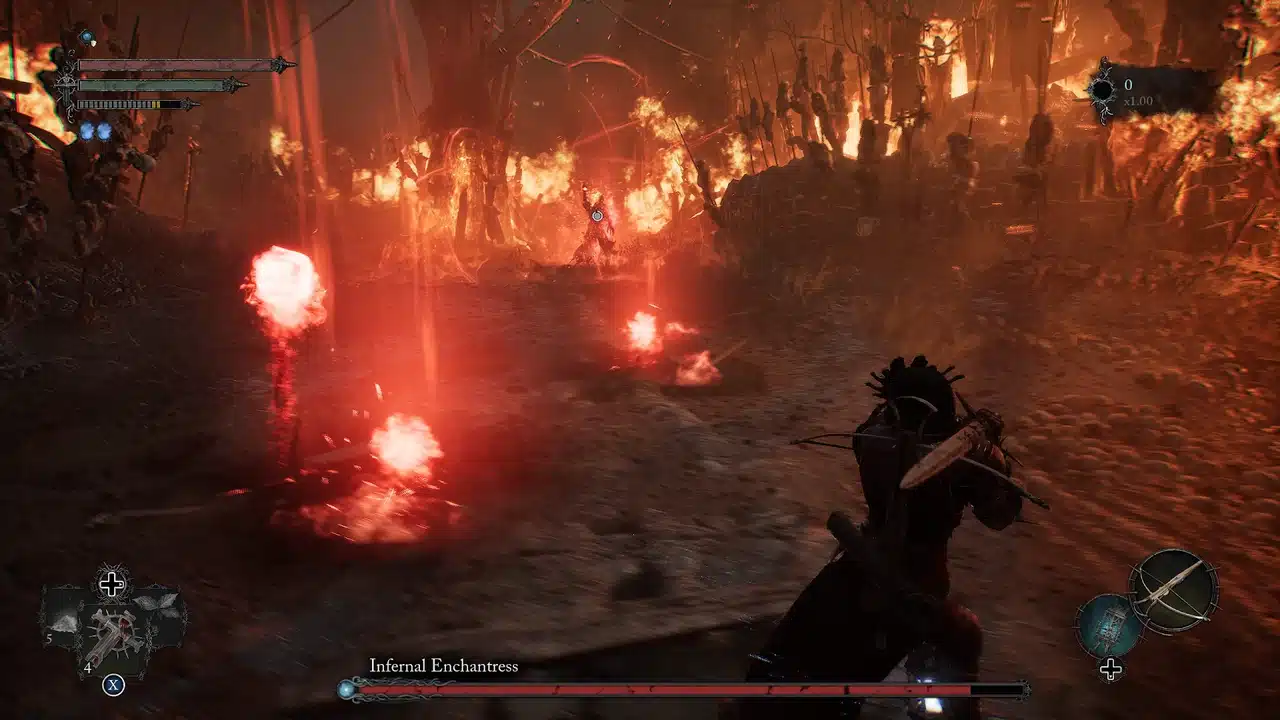
Task: Click the moth-leaf quick item icon
Action: [x=155, y=602]
